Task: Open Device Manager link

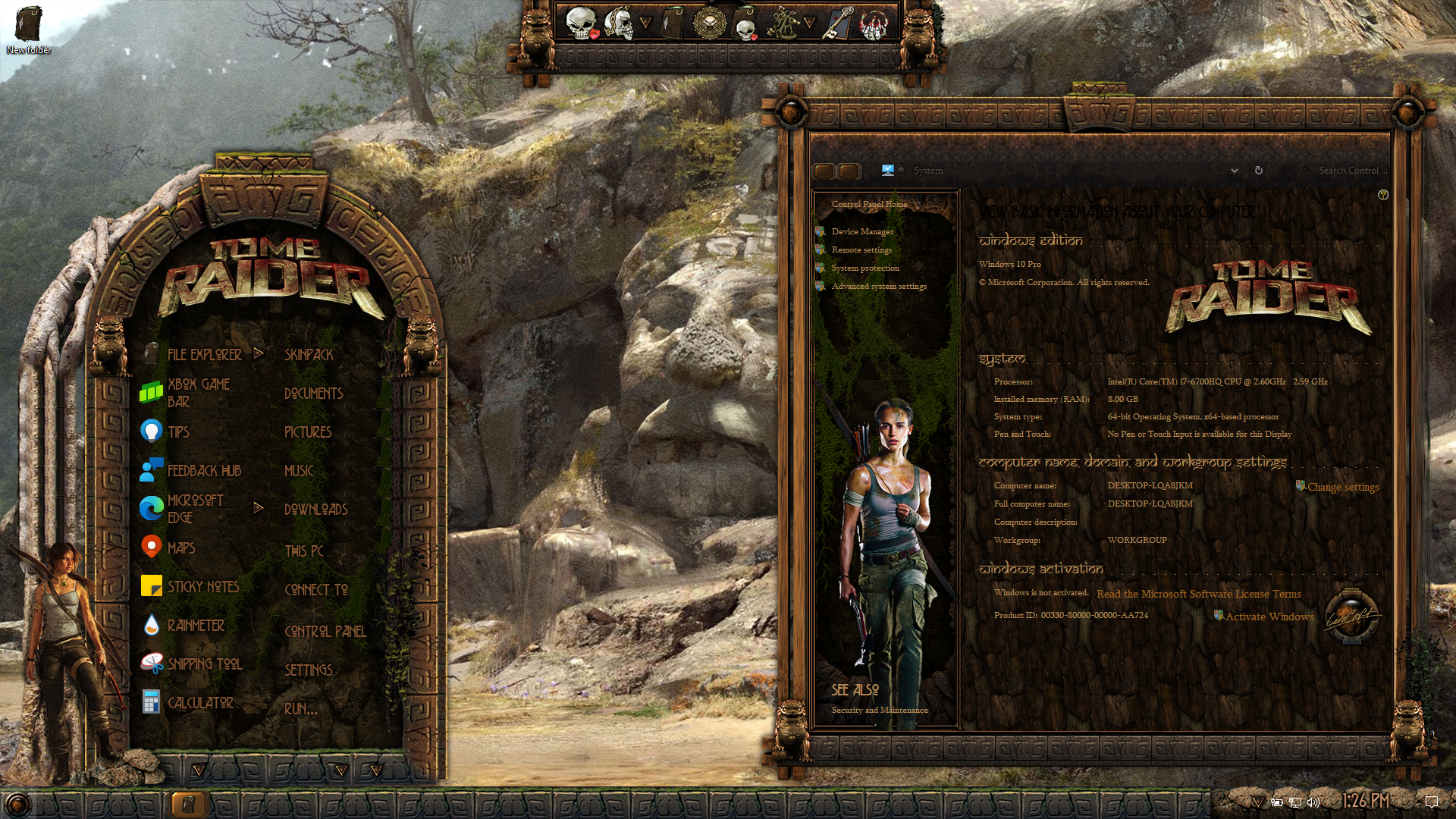Action: [x=862, y=231]
